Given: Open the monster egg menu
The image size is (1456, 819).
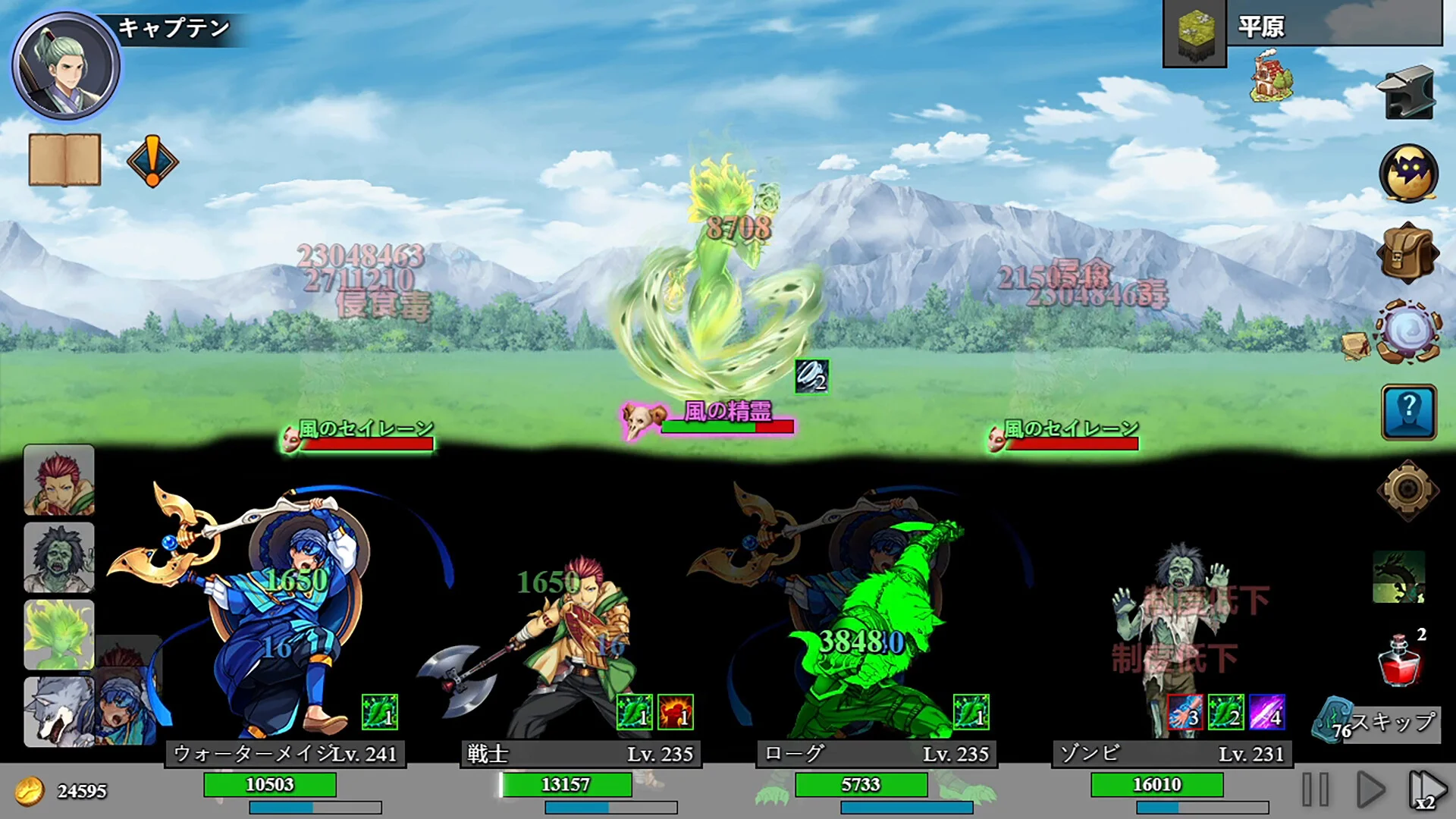Looking at the screenshot, I should tap(1408, 174).
